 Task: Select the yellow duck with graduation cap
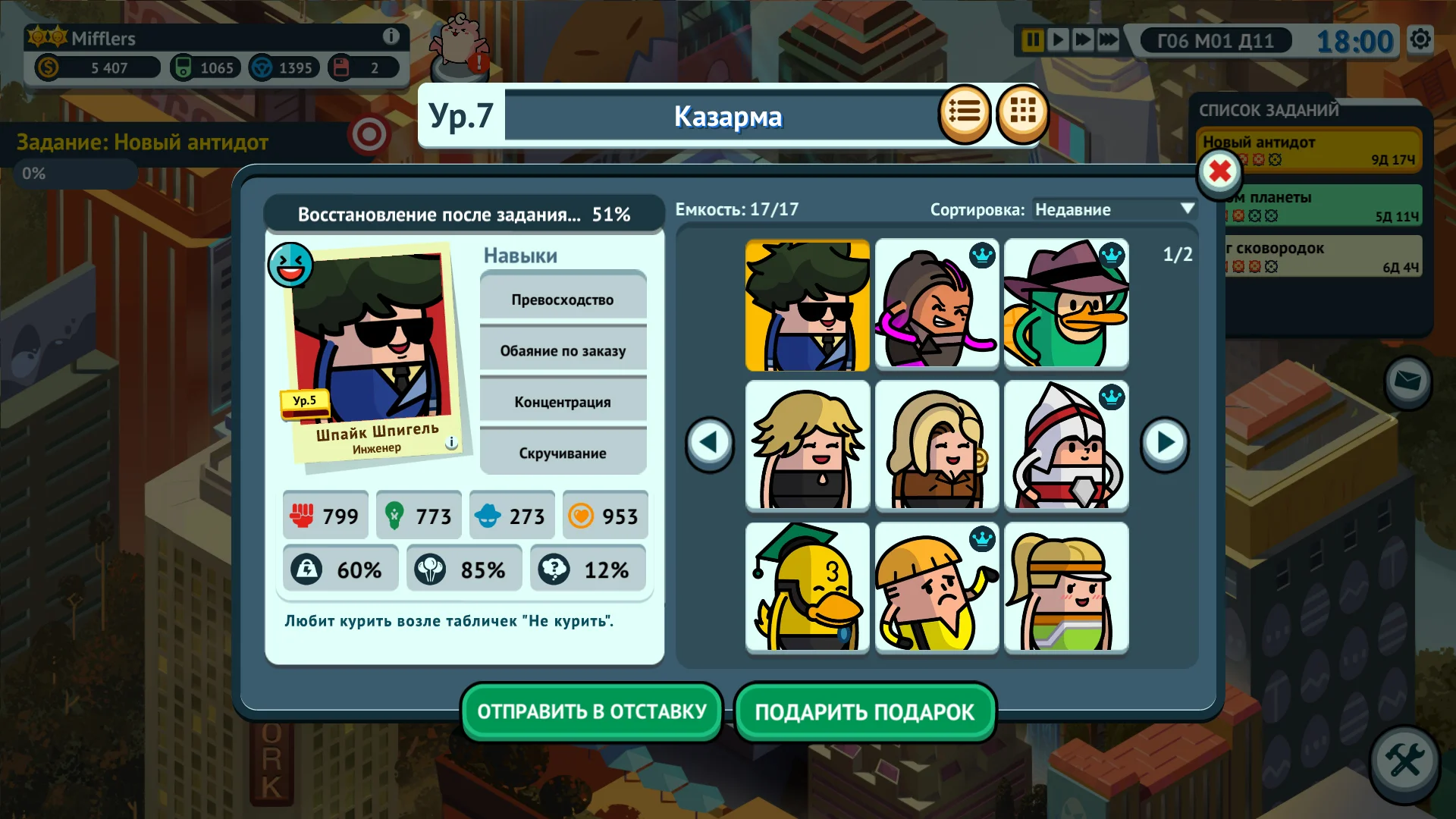click(x=807, y=587)
